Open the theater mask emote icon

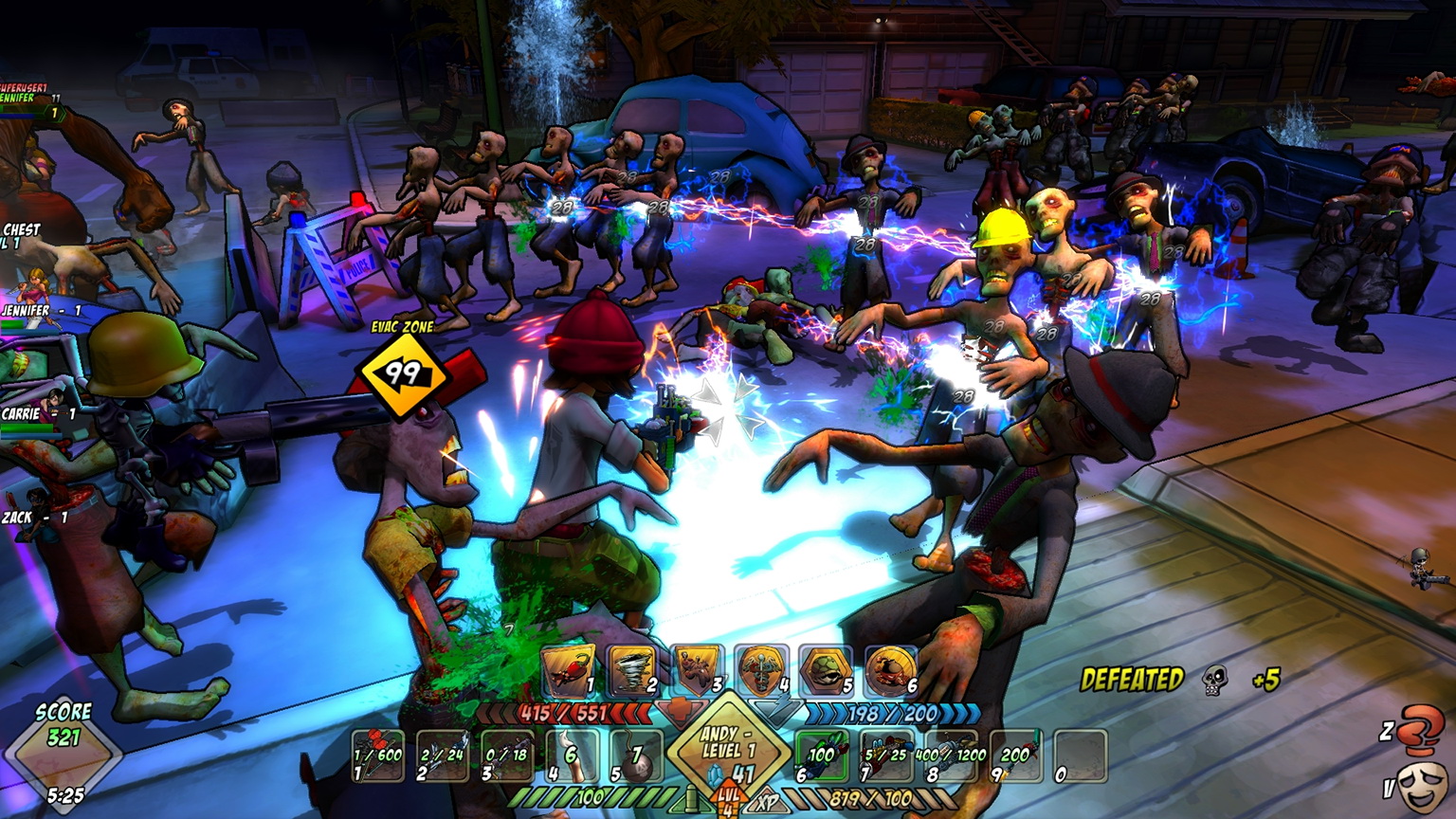[1422, 785]
